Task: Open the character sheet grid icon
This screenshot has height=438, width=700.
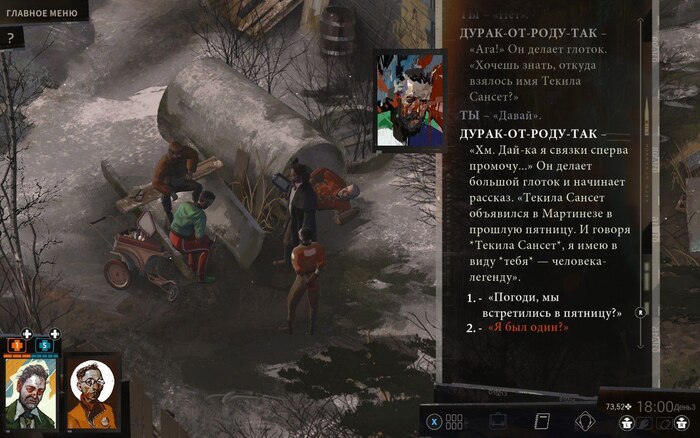Action: pos(454,421)
